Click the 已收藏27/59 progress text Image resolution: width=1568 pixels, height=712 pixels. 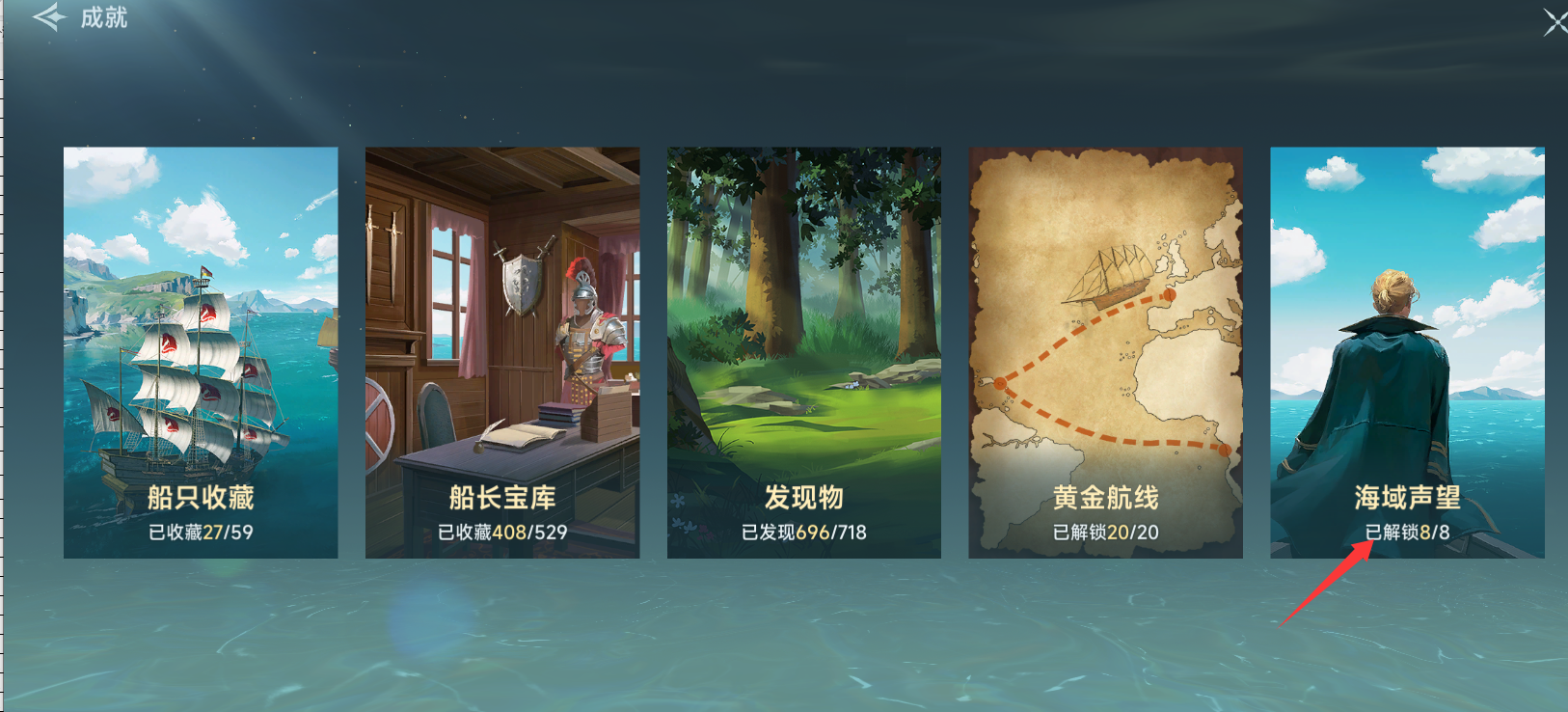(200, 529)
